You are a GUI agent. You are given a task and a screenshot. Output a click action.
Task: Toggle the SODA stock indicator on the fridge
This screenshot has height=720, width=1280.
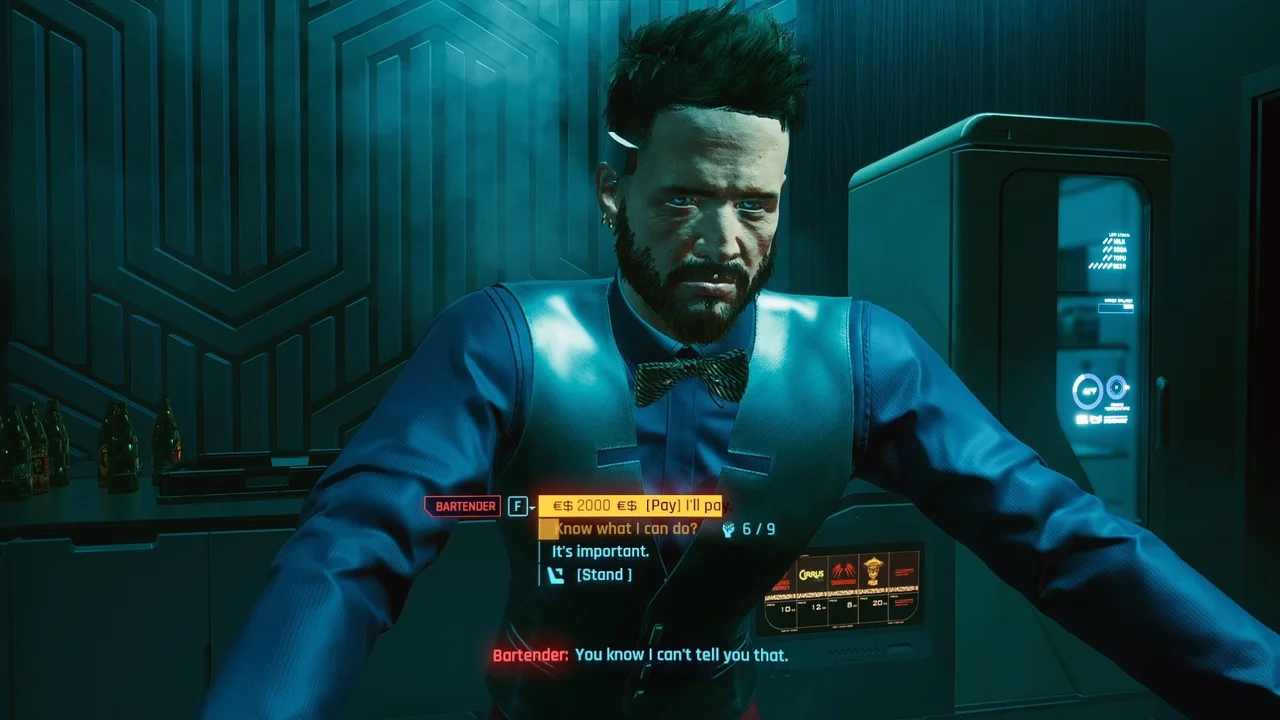coord(1117,250)
